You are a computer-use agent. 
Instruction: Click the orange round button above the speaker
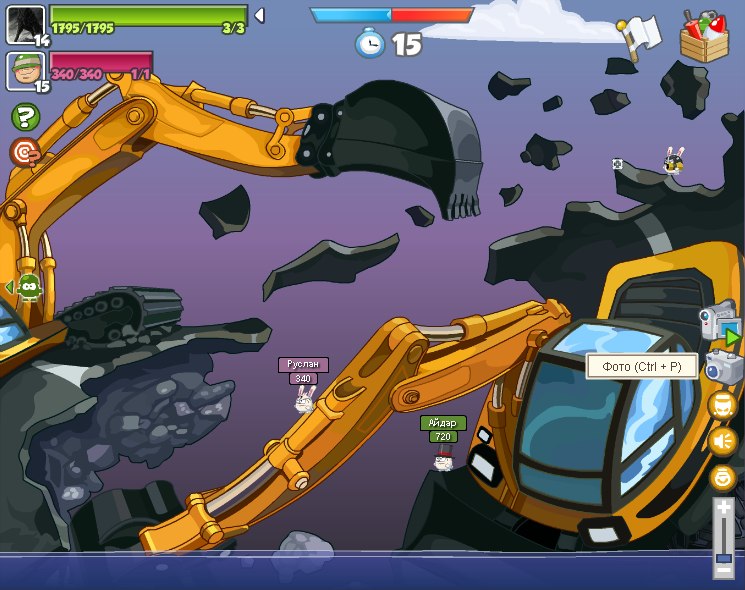(722, 404)
